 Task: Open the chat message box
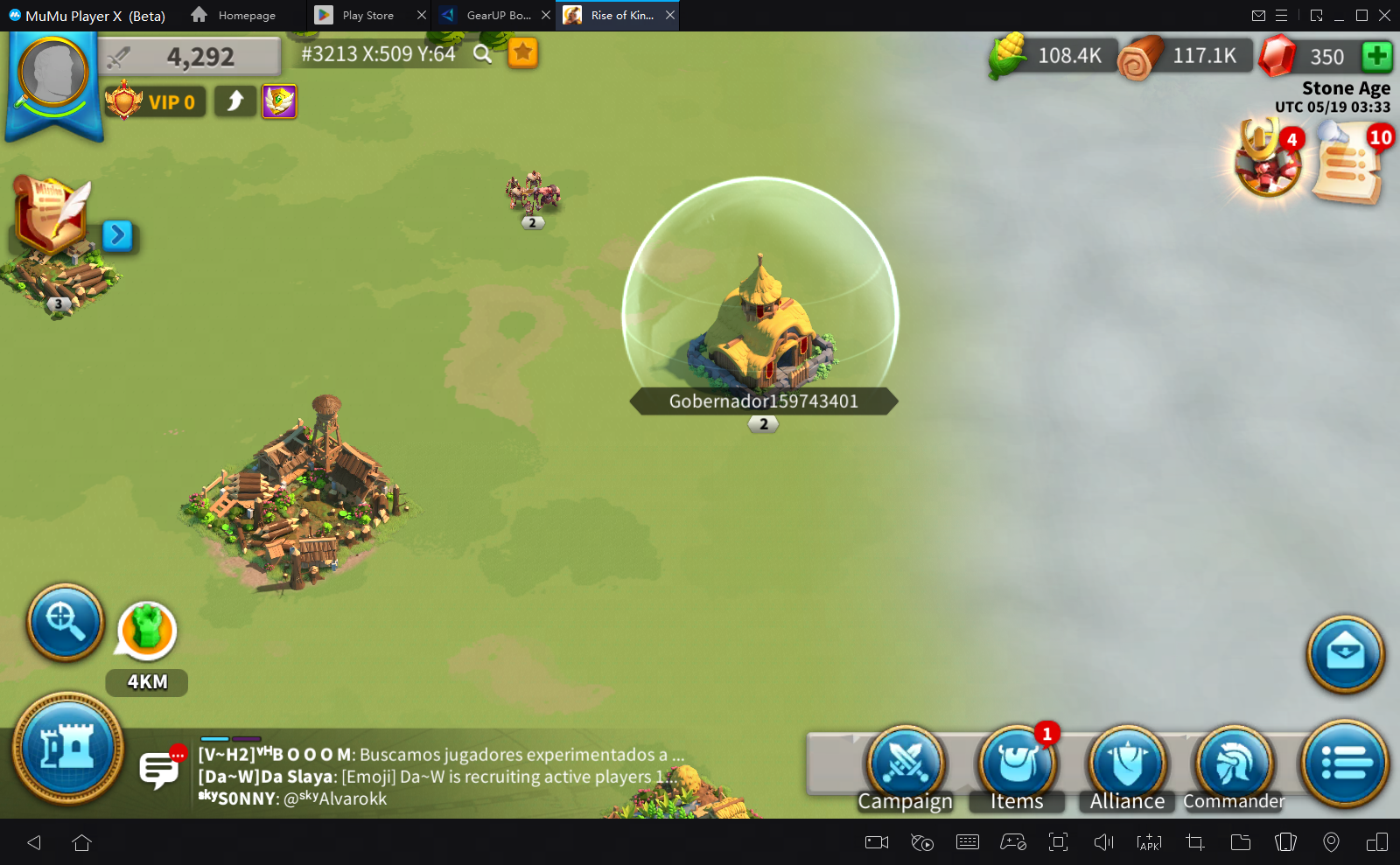point(159,771)
